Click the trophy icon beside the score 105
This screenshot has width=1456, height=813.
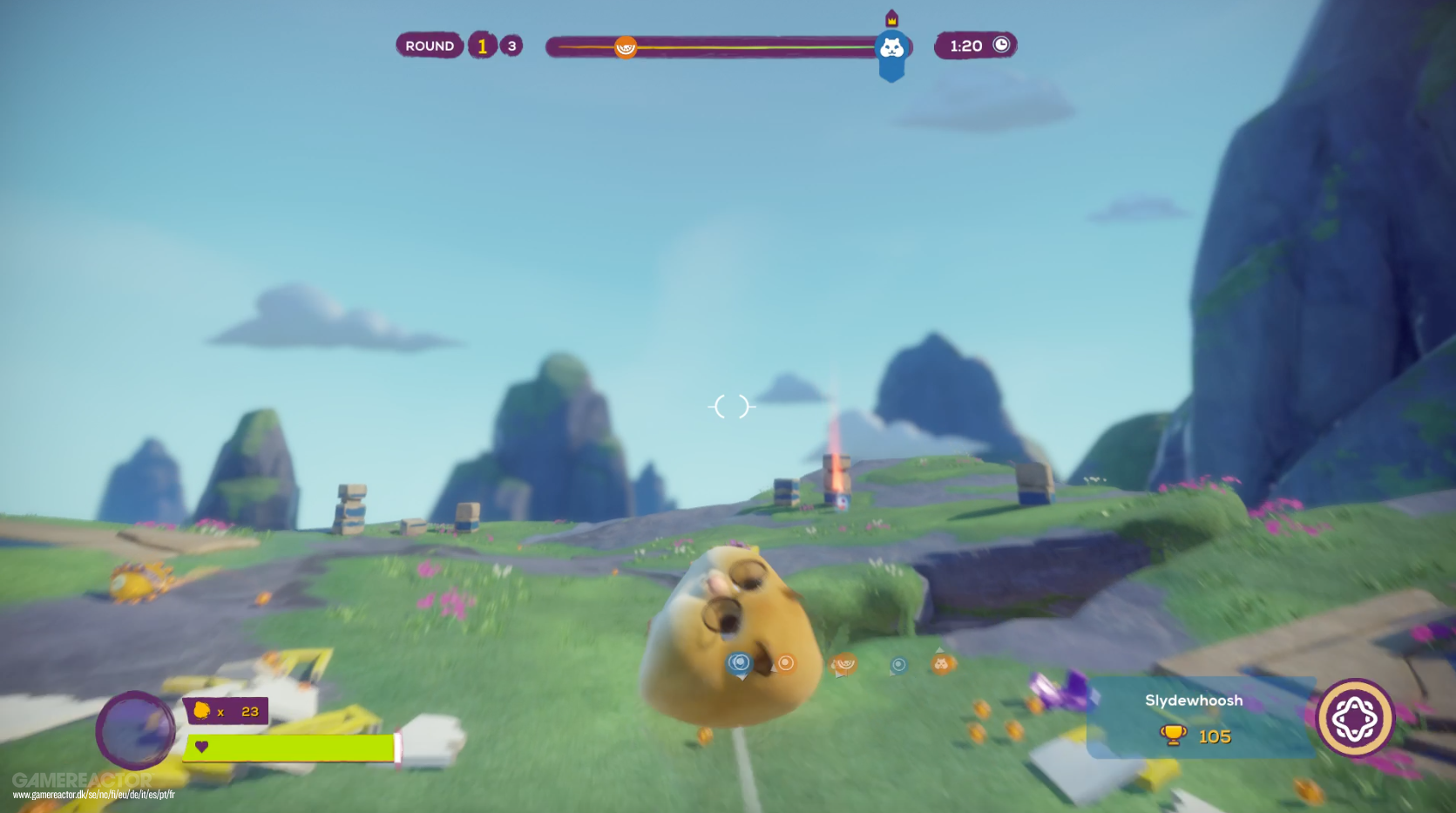tap(1173, 736)
